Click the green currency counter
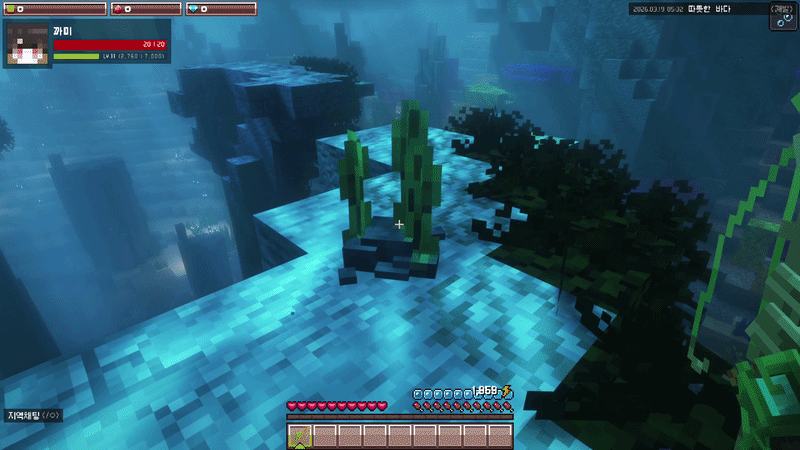Viewport: 800px width, 450px height. tap(50, 9)
